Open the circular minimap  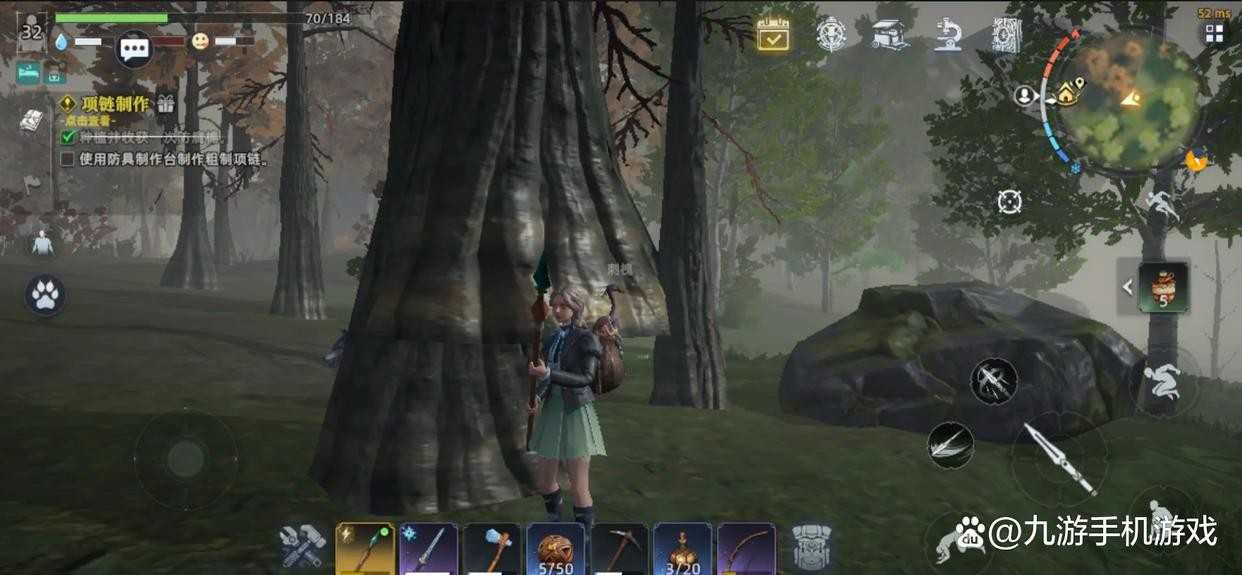point(1128,100)
